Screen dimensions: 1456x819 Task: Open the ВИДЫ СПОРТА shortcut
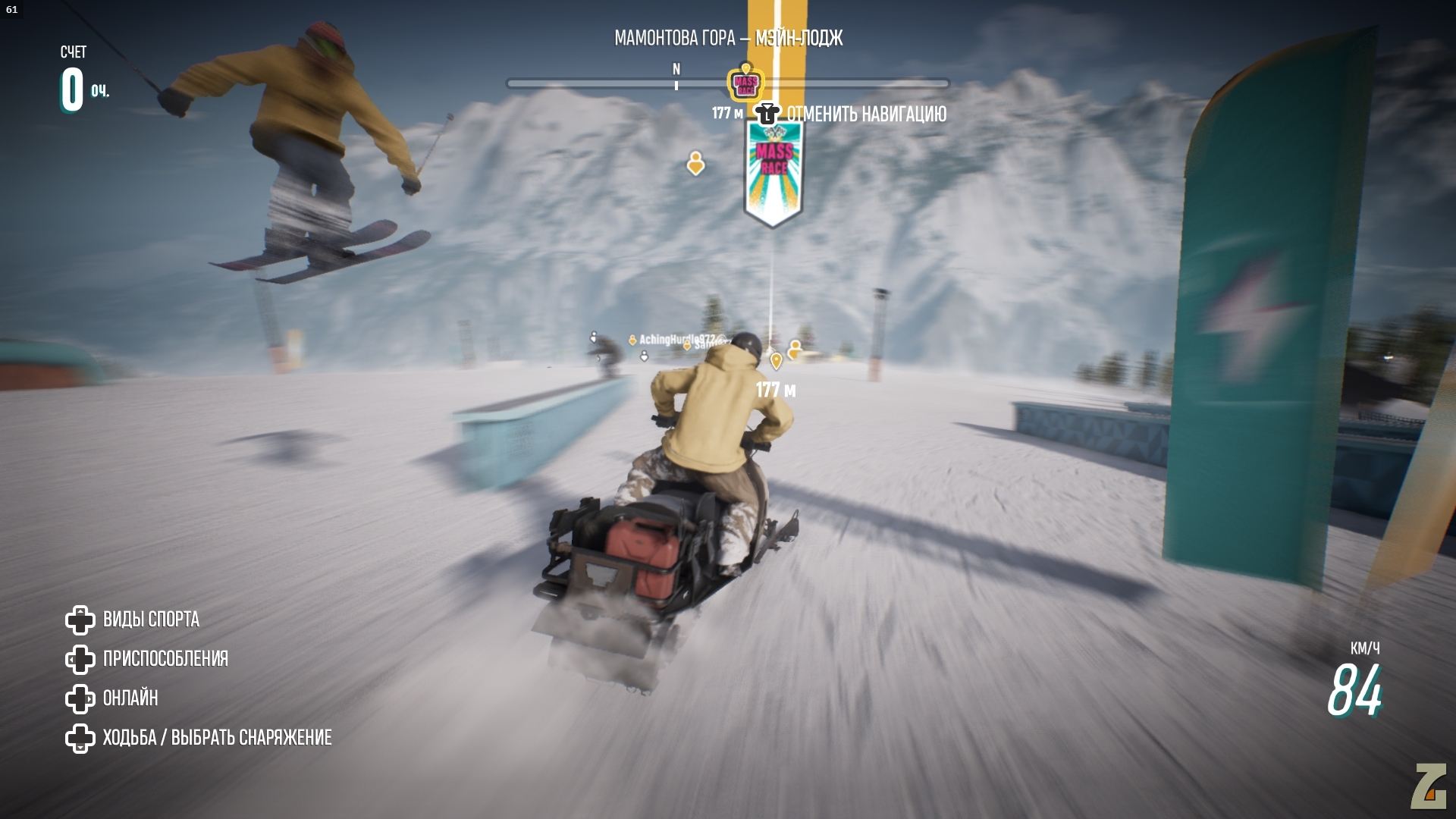click(x=151, y=620)
